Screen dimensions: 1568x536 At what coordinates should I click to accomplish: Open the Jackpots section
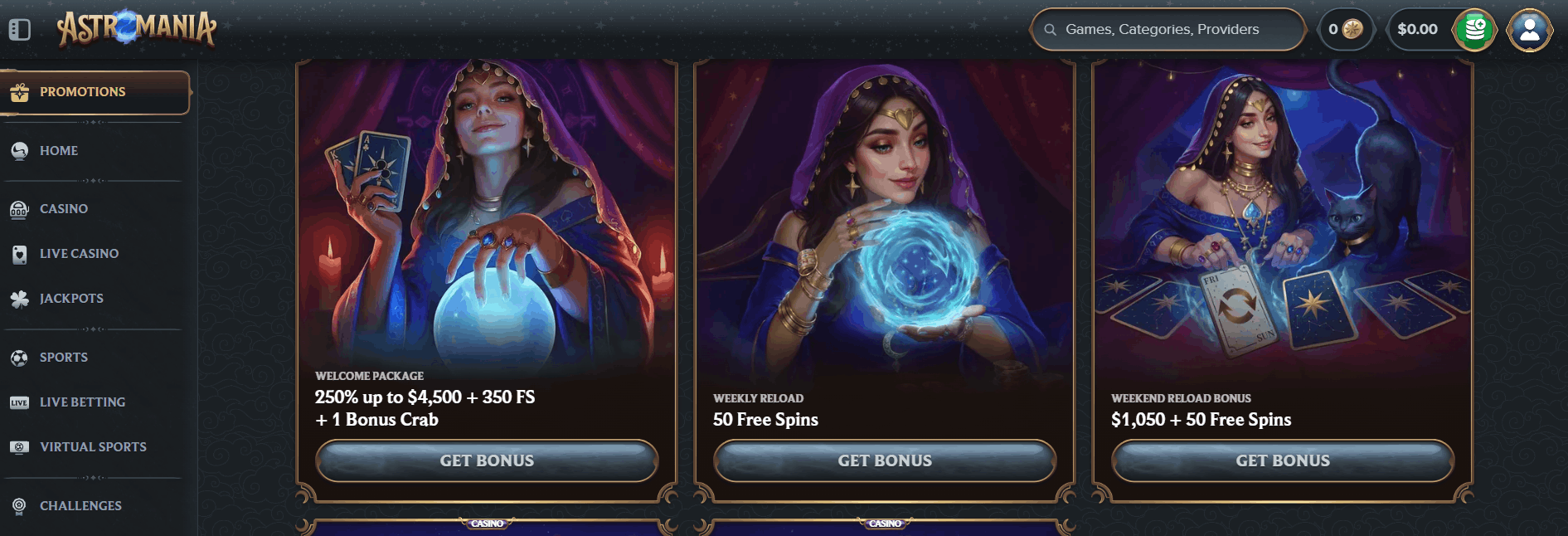pyautogui.click(x=71, y=299)
